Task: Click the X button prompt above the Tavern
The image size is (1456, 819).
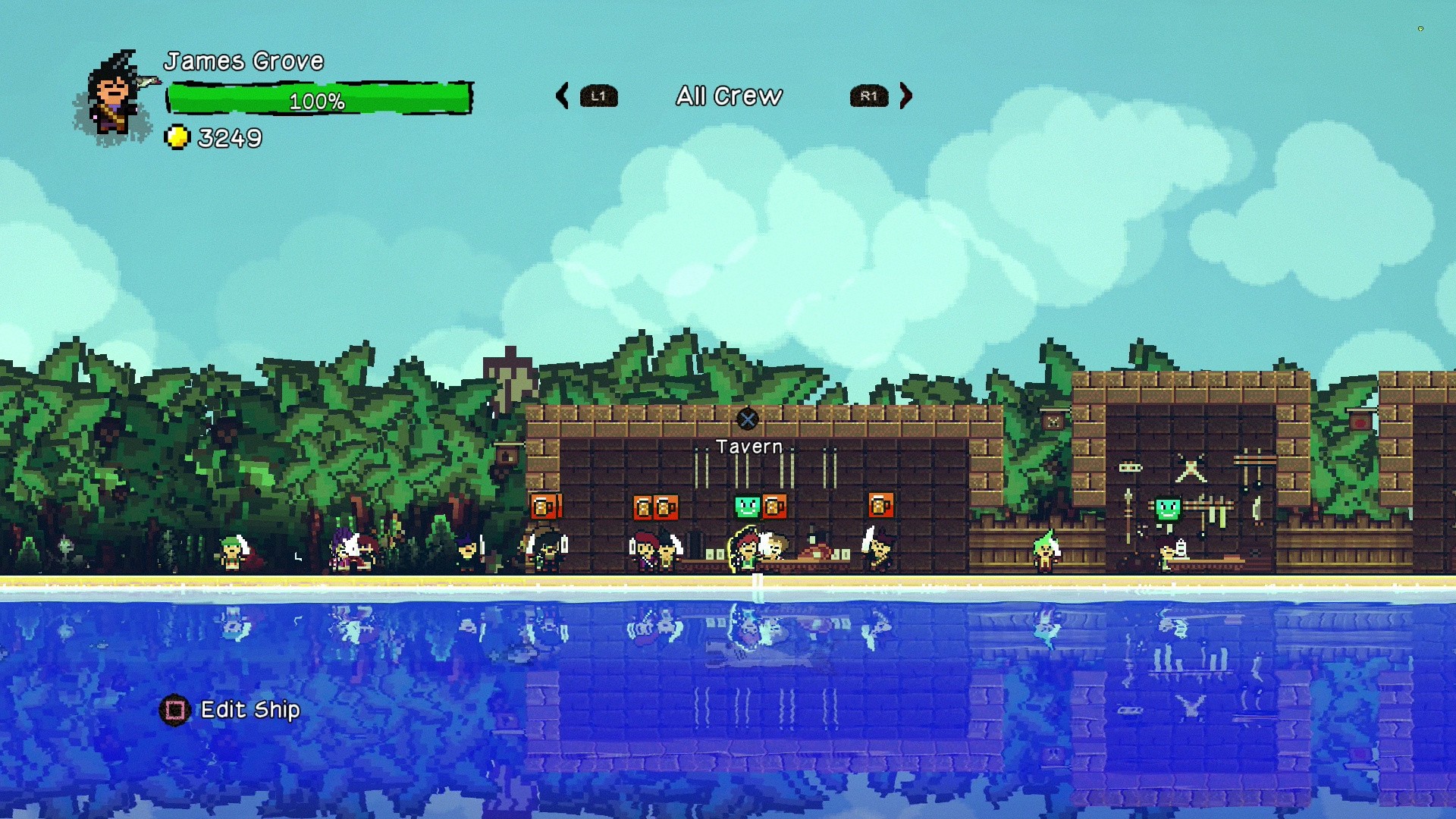Action: tap(749, 418)
